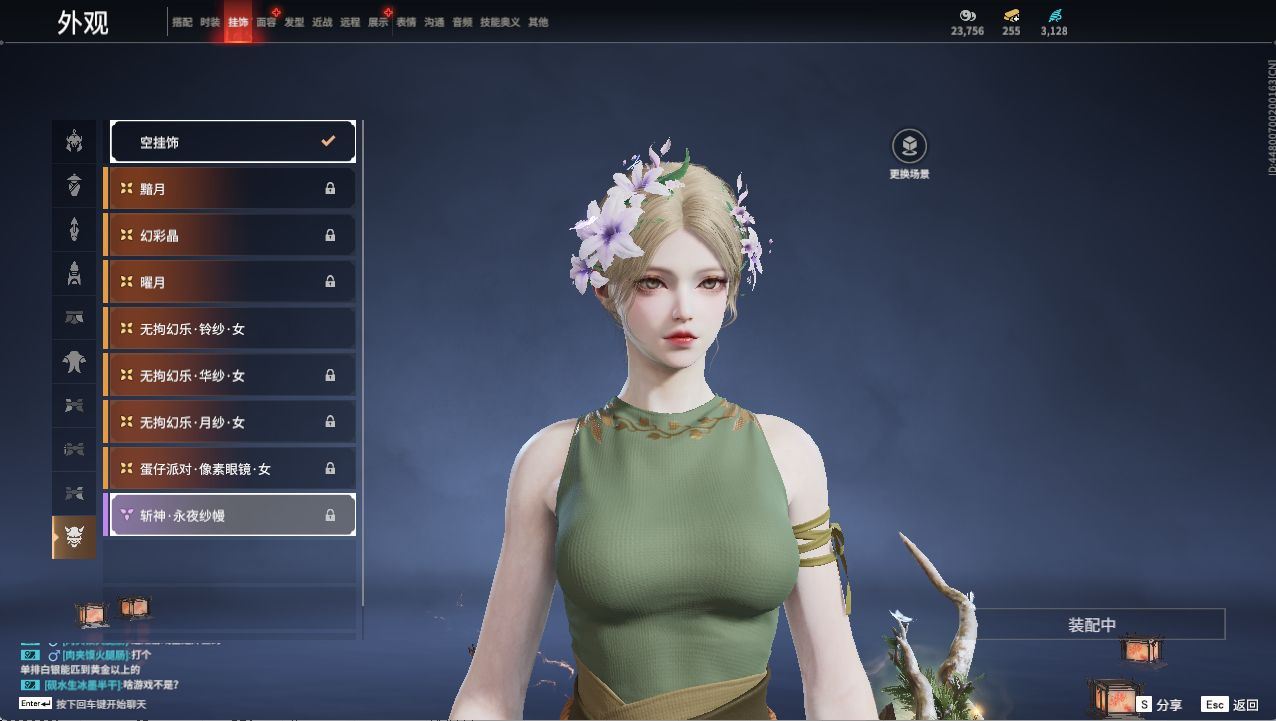
Task: Choose the 幻彩晶 accessory
Action: tap(231, 236)
